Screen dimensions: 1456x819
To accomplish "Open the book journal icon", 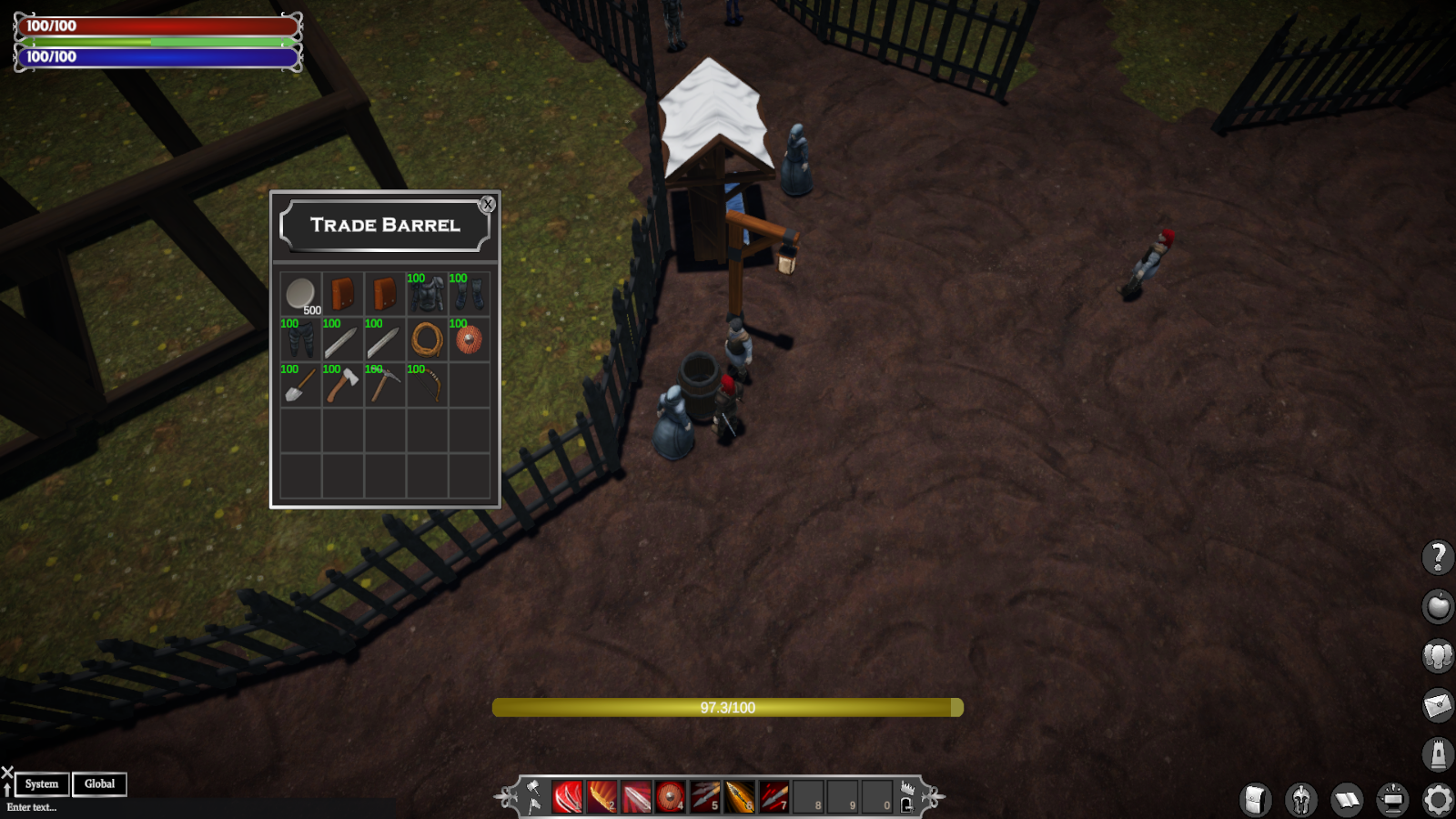I will pyautogui.click(x=1347, y=801).
